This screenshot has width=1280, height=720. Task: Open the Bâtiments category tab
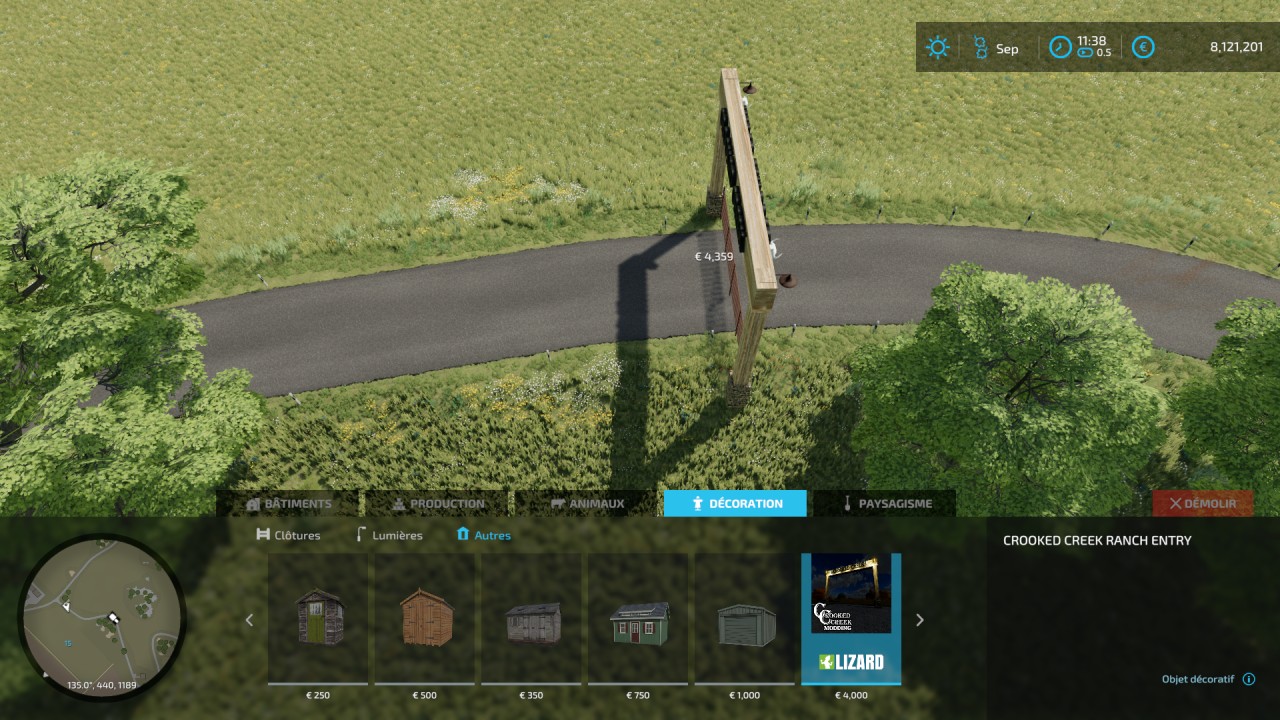[x=288, y=504]
